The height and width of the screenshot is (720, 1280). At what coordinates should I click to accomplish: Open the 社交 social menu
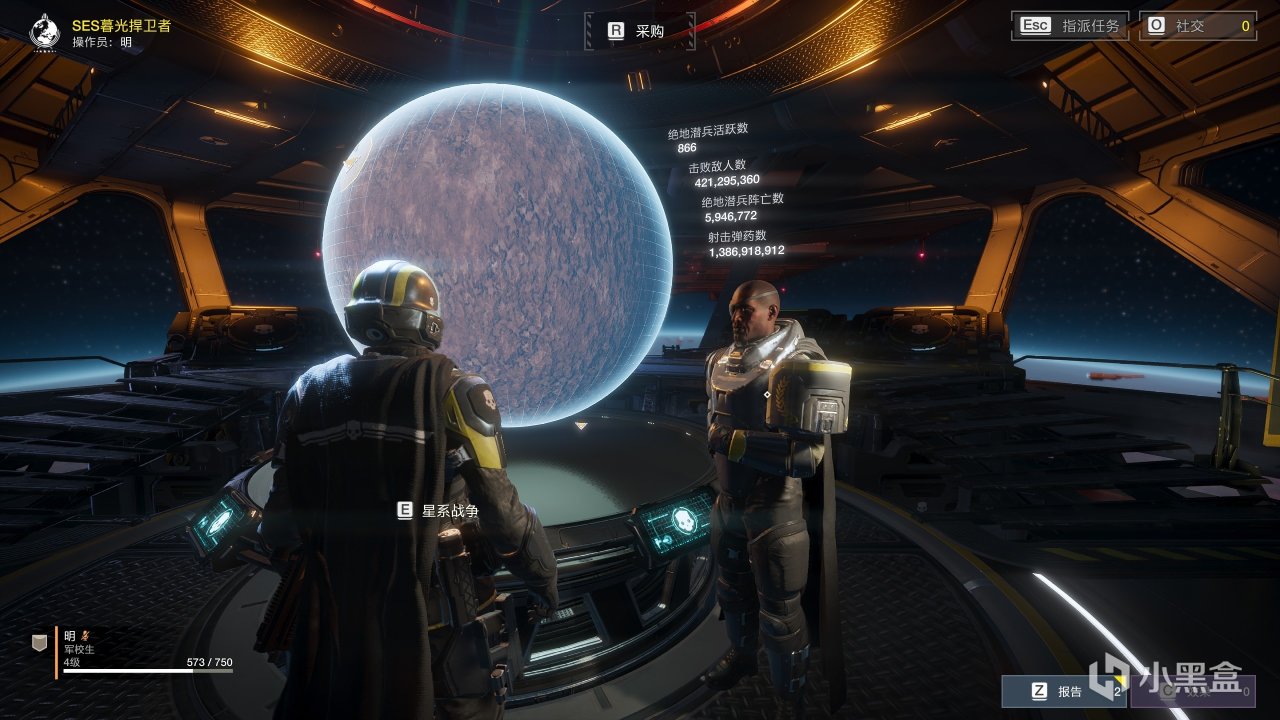point(1197,26)
